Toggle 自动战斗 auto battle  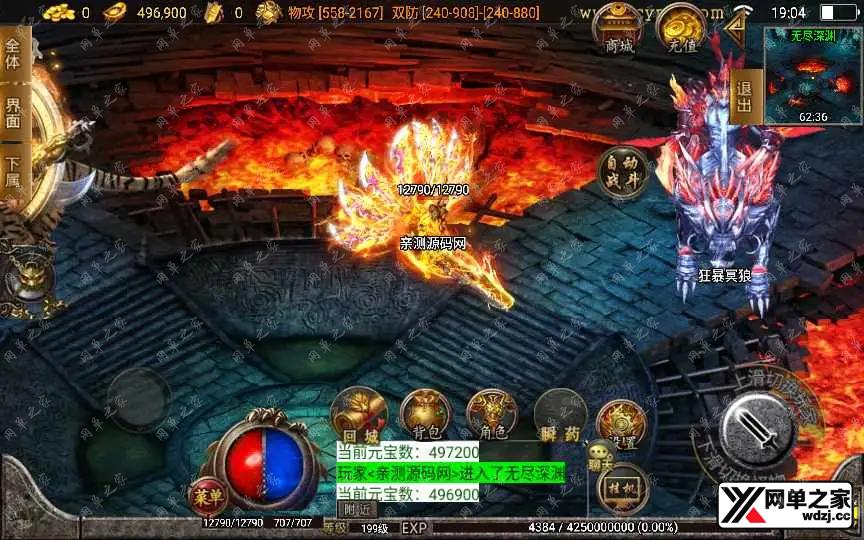[622, 173]
